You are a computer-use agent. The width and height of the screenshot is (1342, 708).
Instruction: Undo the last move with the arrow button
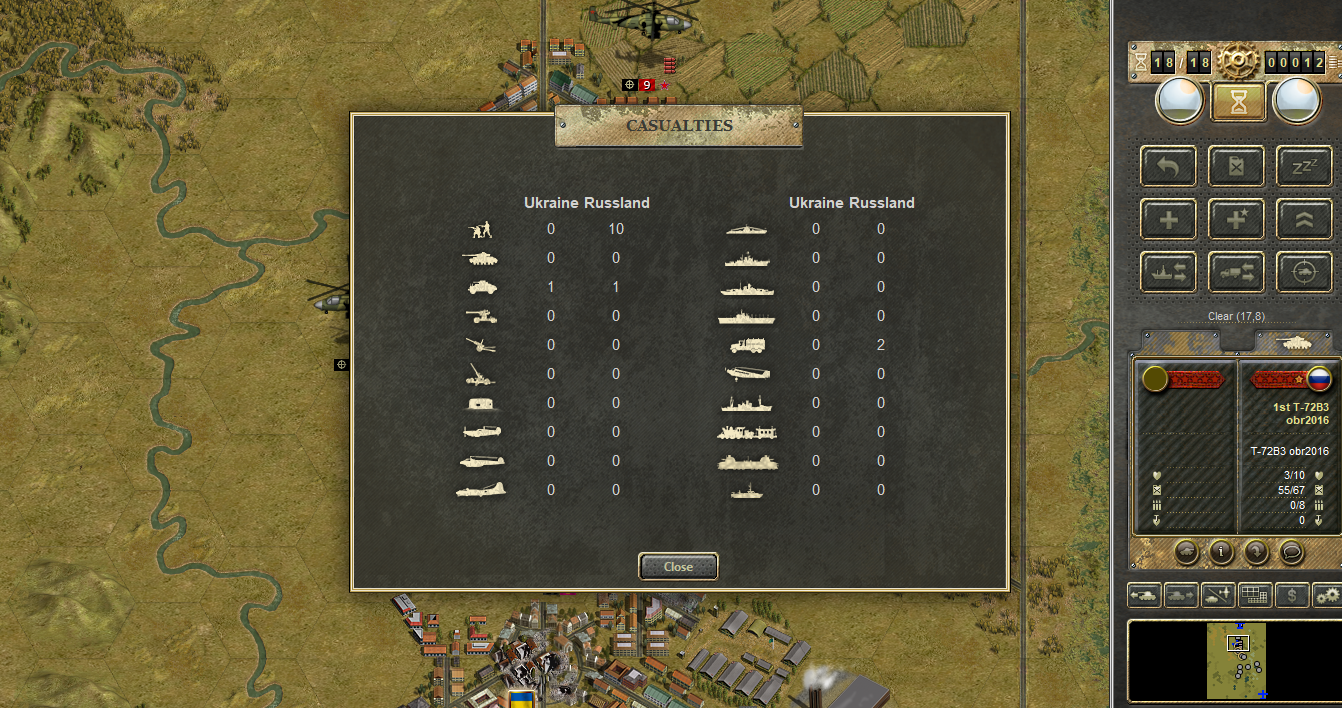pos(1169,167)
